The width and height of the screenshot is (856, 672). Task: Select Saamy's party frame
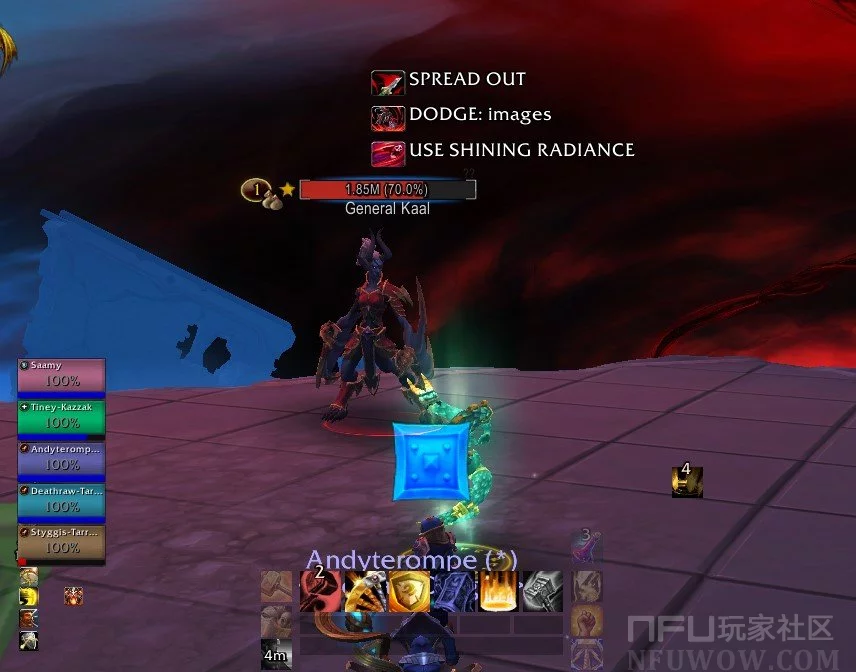[x=61, y=374]
